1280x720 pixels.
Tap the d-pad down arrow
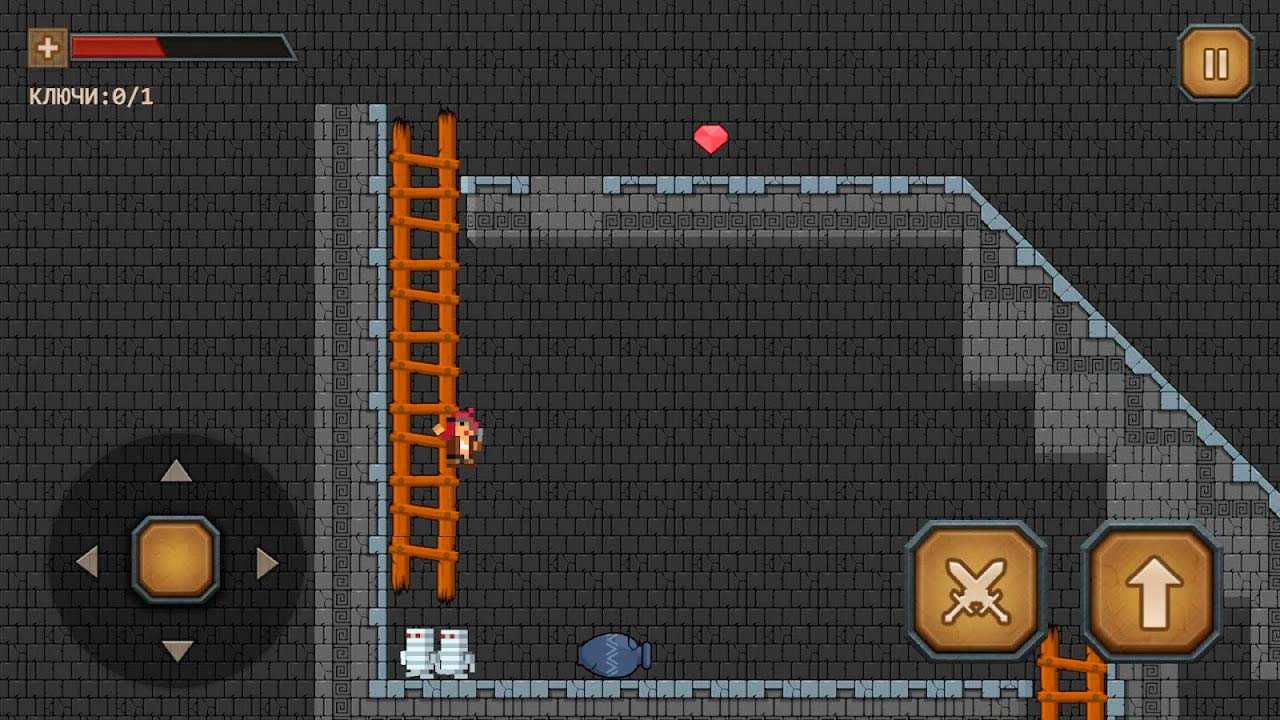tap(176, 651)
